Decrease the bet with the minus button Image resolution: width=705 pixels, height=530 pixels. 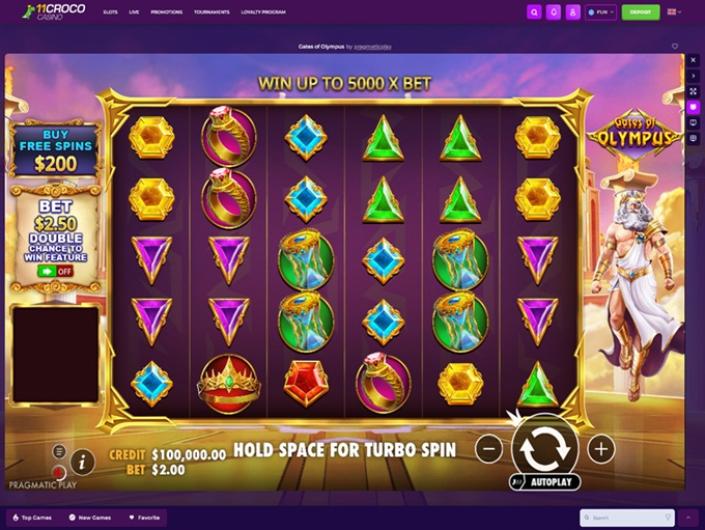coord(488,449)
